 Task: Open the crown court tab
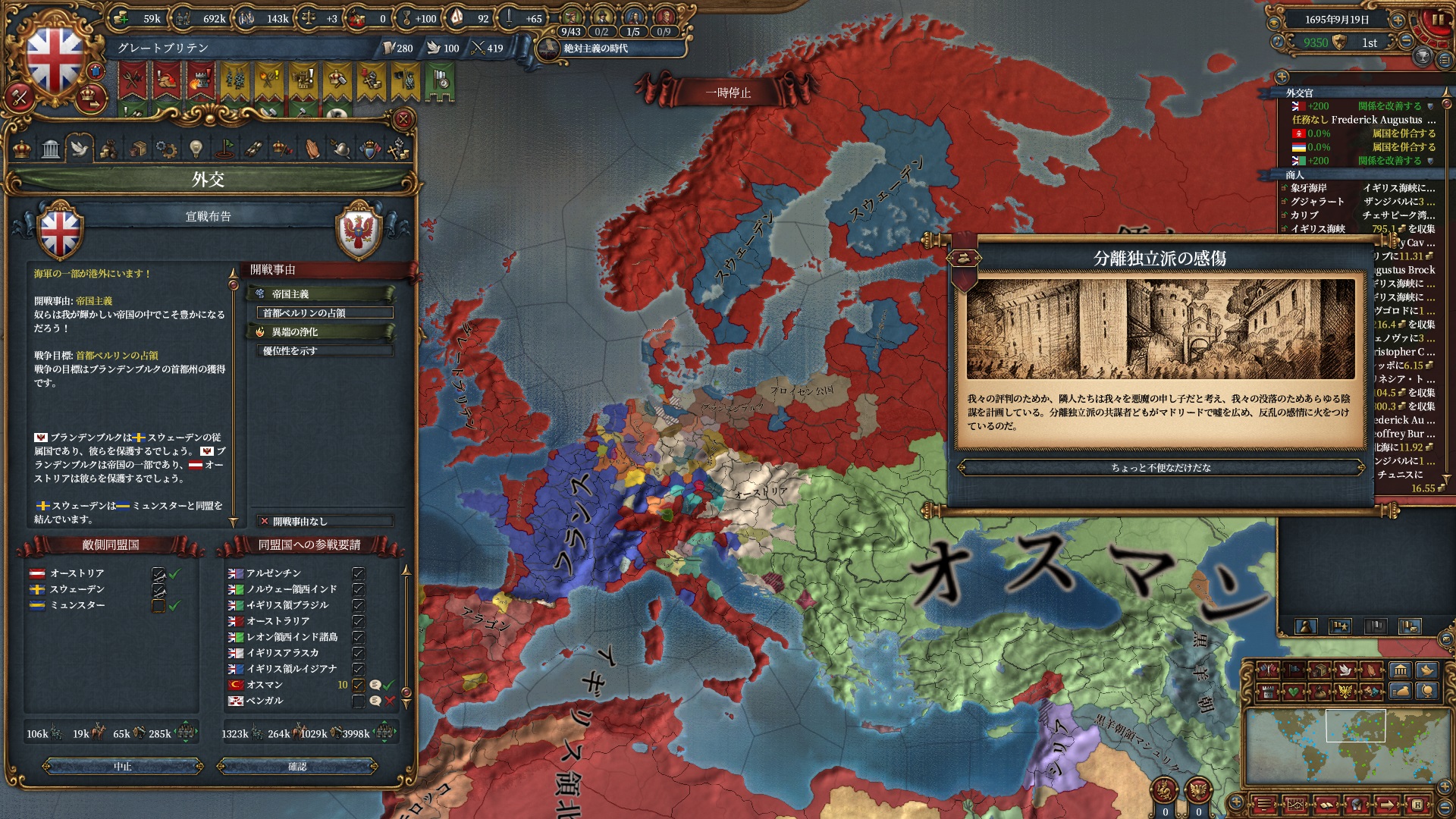coord(22,149)
